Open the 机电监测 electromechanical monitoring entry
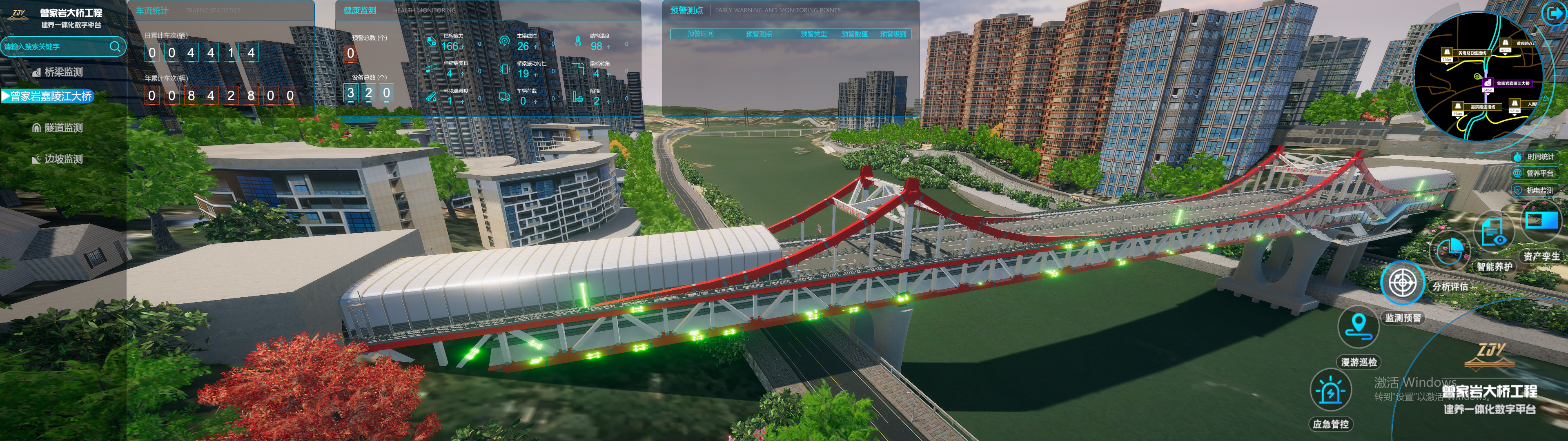 click(x=1535, y=191)
